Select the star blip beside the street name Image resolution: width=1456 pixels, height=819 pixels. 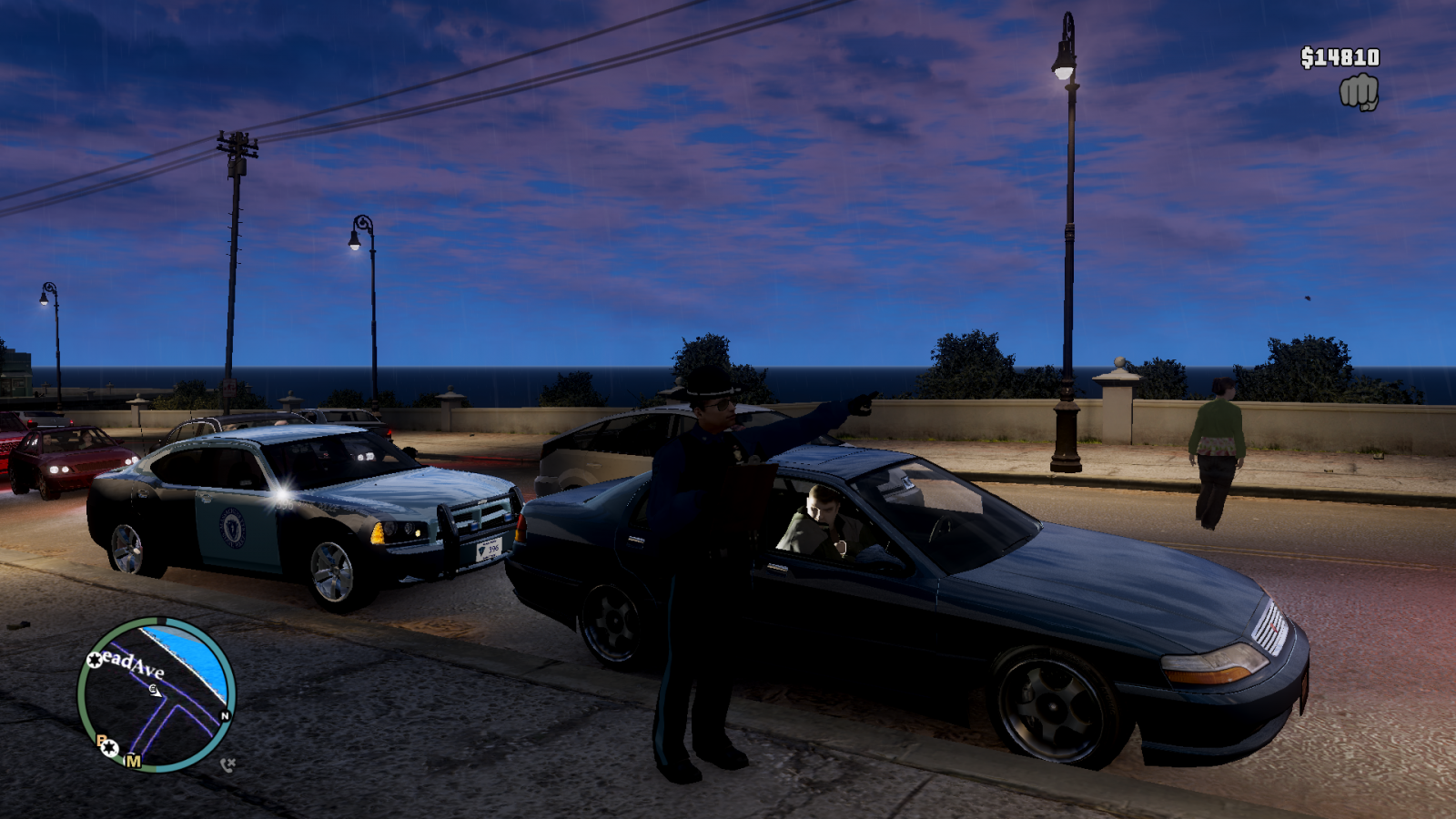pyautogui.click(x=95, y=660)
